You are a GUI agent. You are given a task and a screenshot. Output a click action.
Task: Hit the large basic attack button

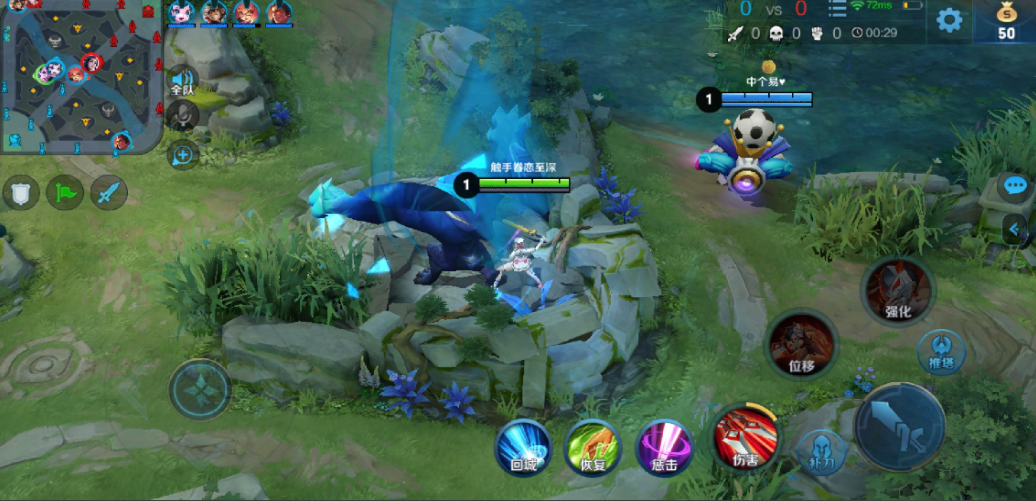pos(901,427)
